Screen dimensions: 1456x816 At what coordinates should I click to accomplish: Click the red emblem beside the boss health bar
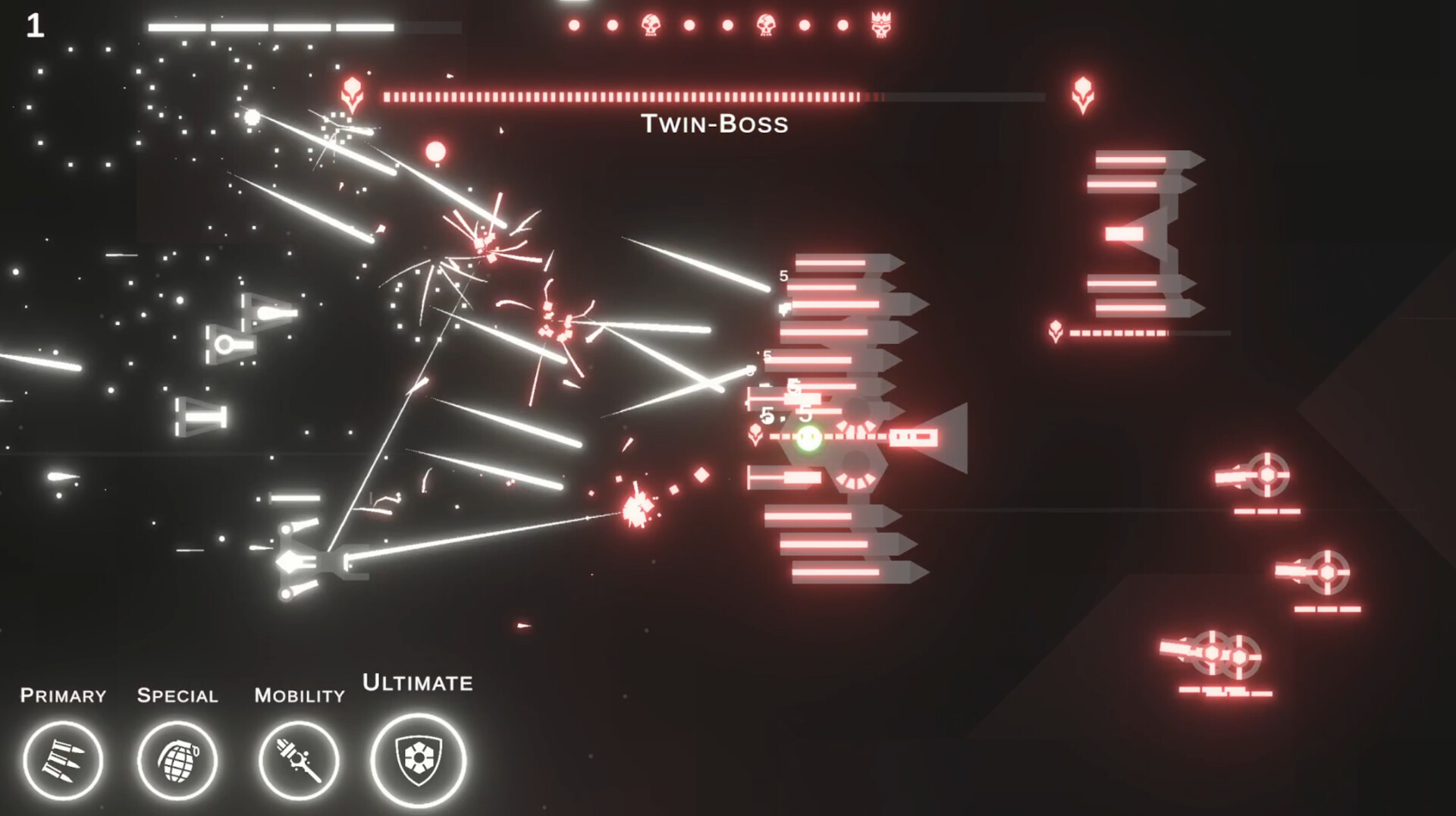coord(350,93)
